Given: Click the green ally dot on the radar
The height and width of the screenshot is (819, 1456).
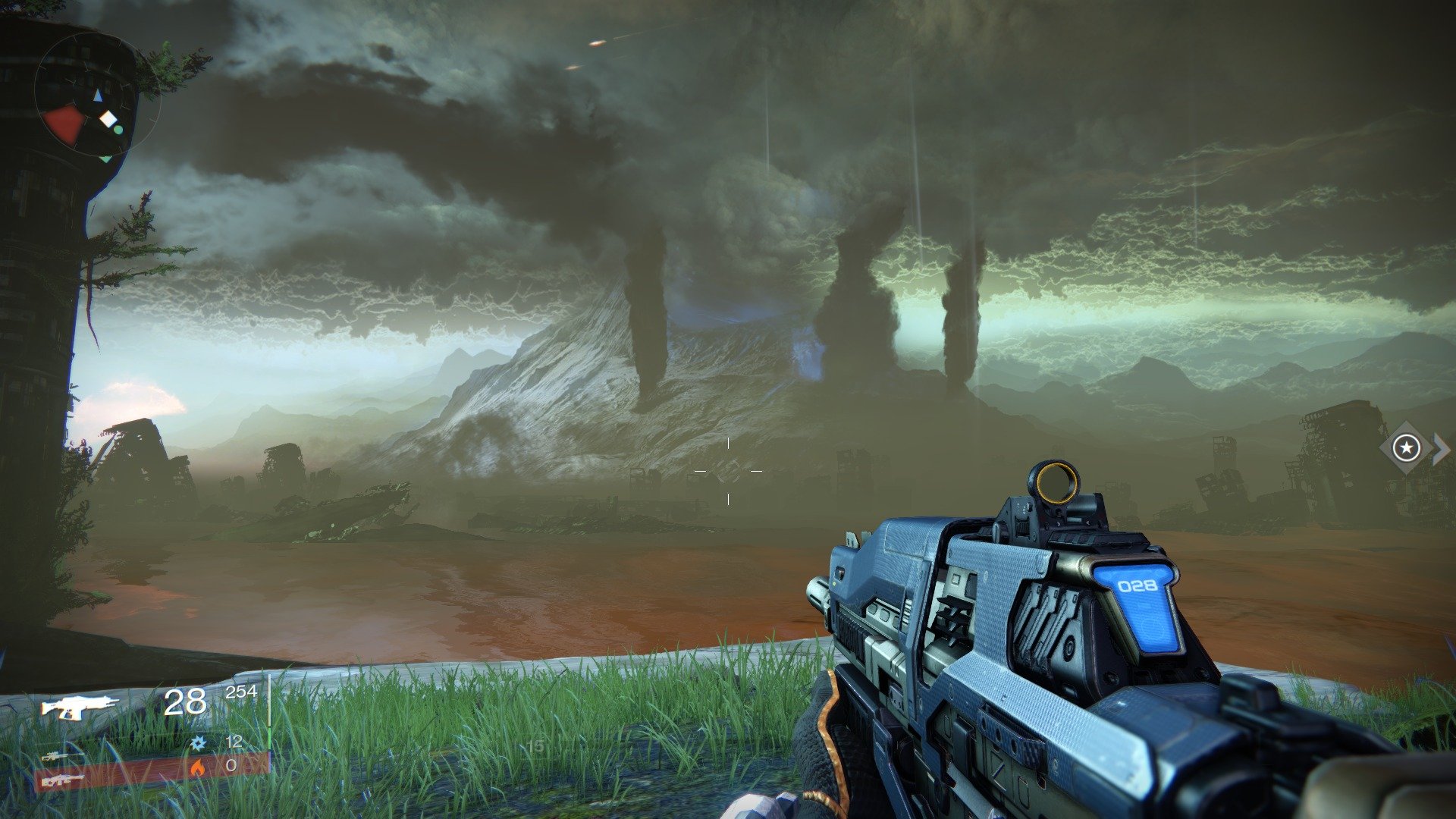Looking at the screenshot, I should point(118,130).
